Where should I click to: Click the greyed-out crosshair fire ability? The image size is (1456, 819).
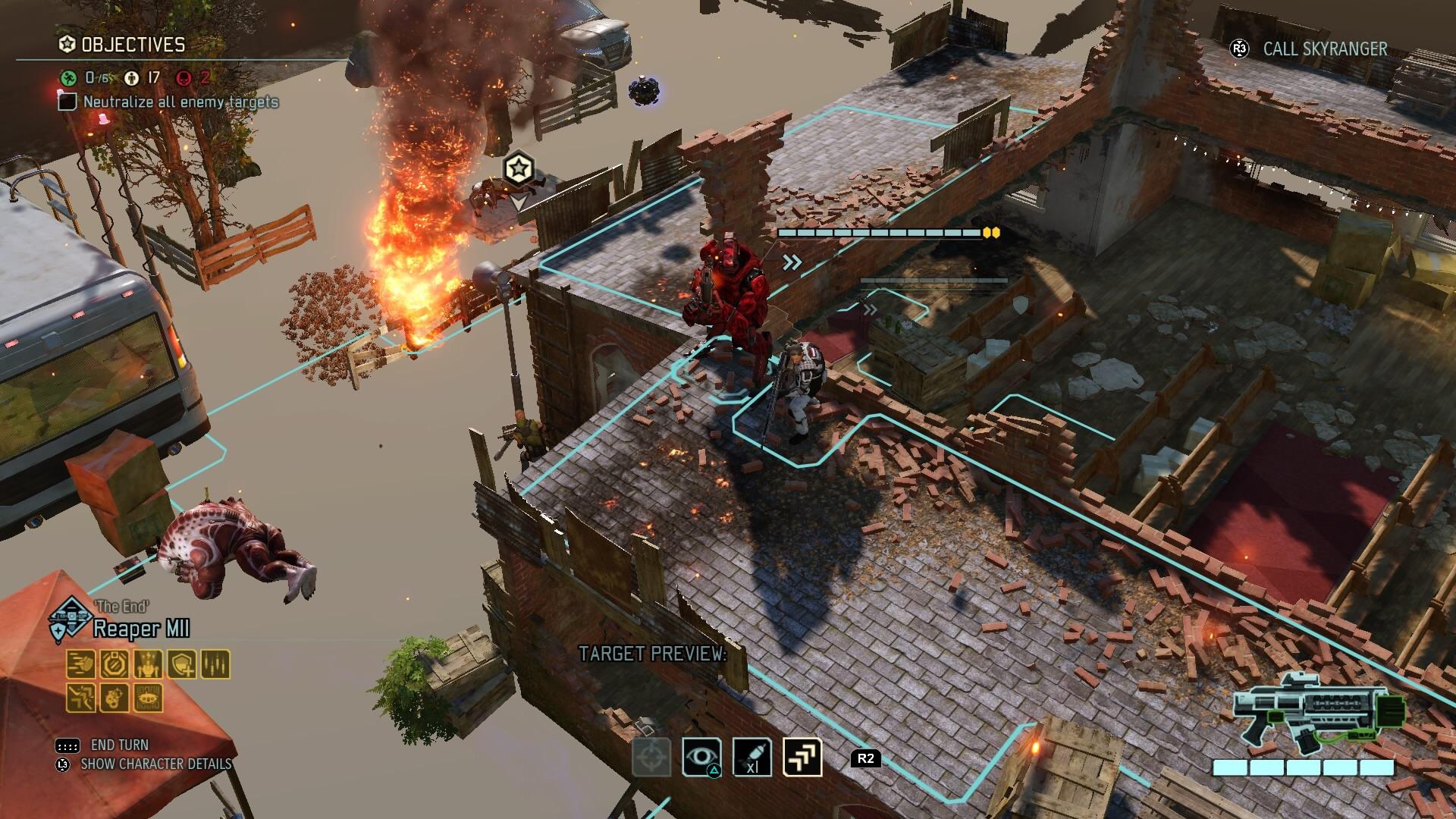[651, 757]
